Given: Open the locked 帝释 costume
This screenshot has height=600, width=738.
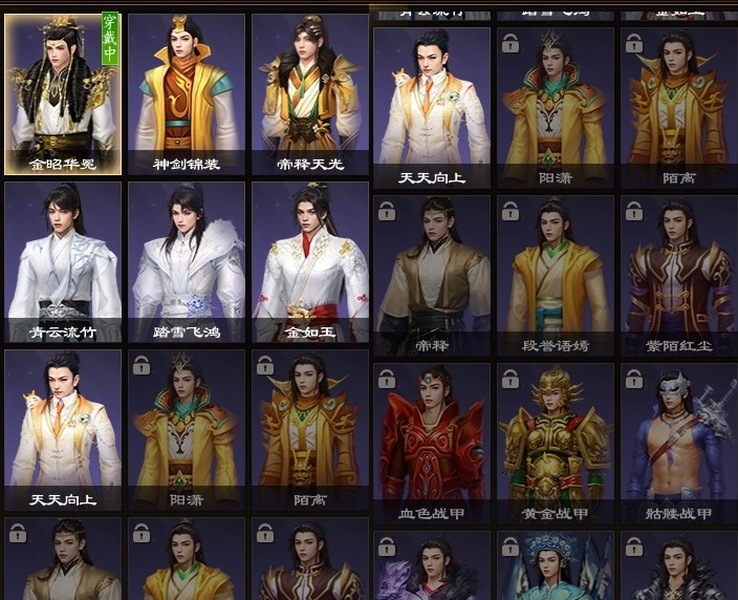Looking at the screenshot, I should point(432,275).
